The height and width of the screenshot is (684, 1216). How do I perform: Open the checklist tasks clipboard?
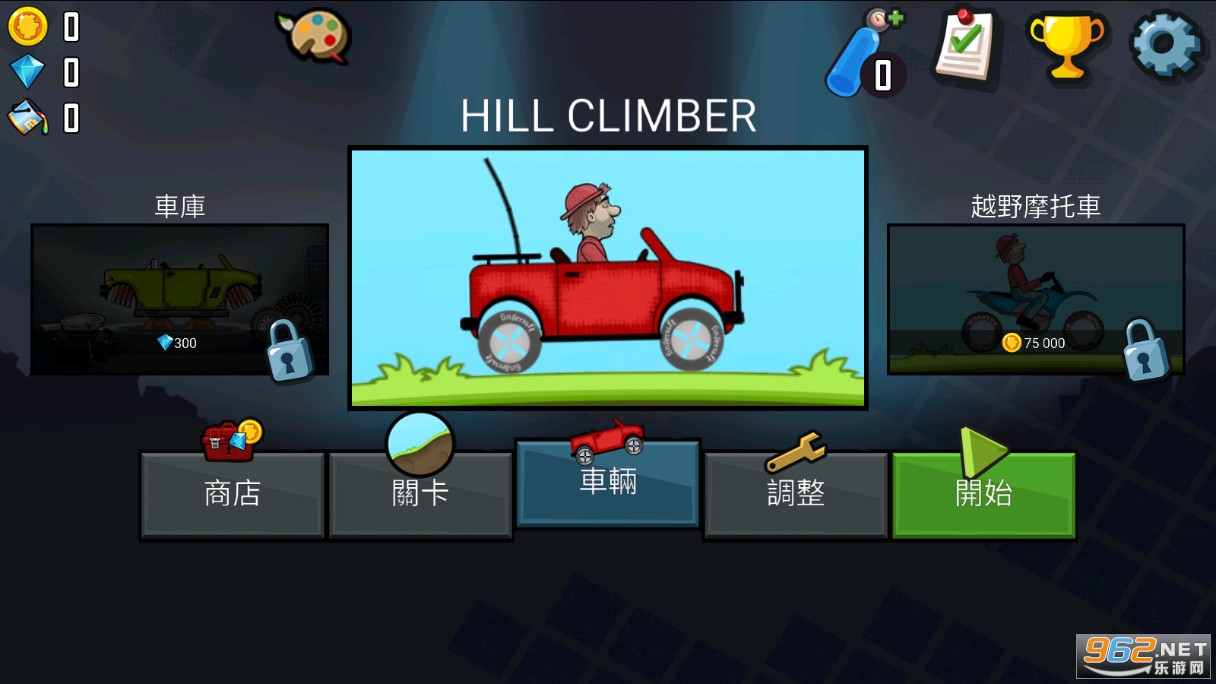pos(966,45)
